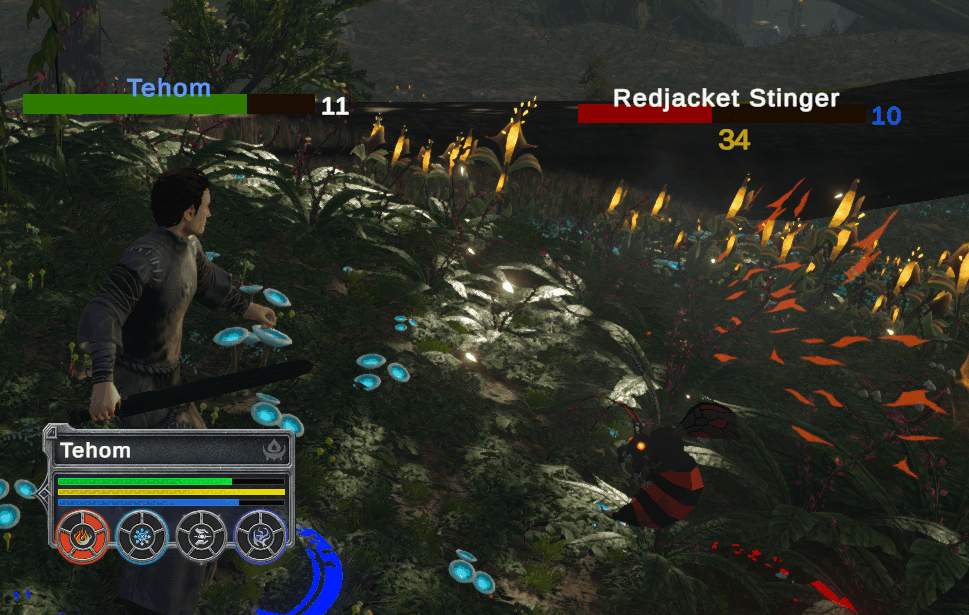This screenshot has width=969, height=615.
Task: Activate the fire flame ability
Action: [83, 536]
